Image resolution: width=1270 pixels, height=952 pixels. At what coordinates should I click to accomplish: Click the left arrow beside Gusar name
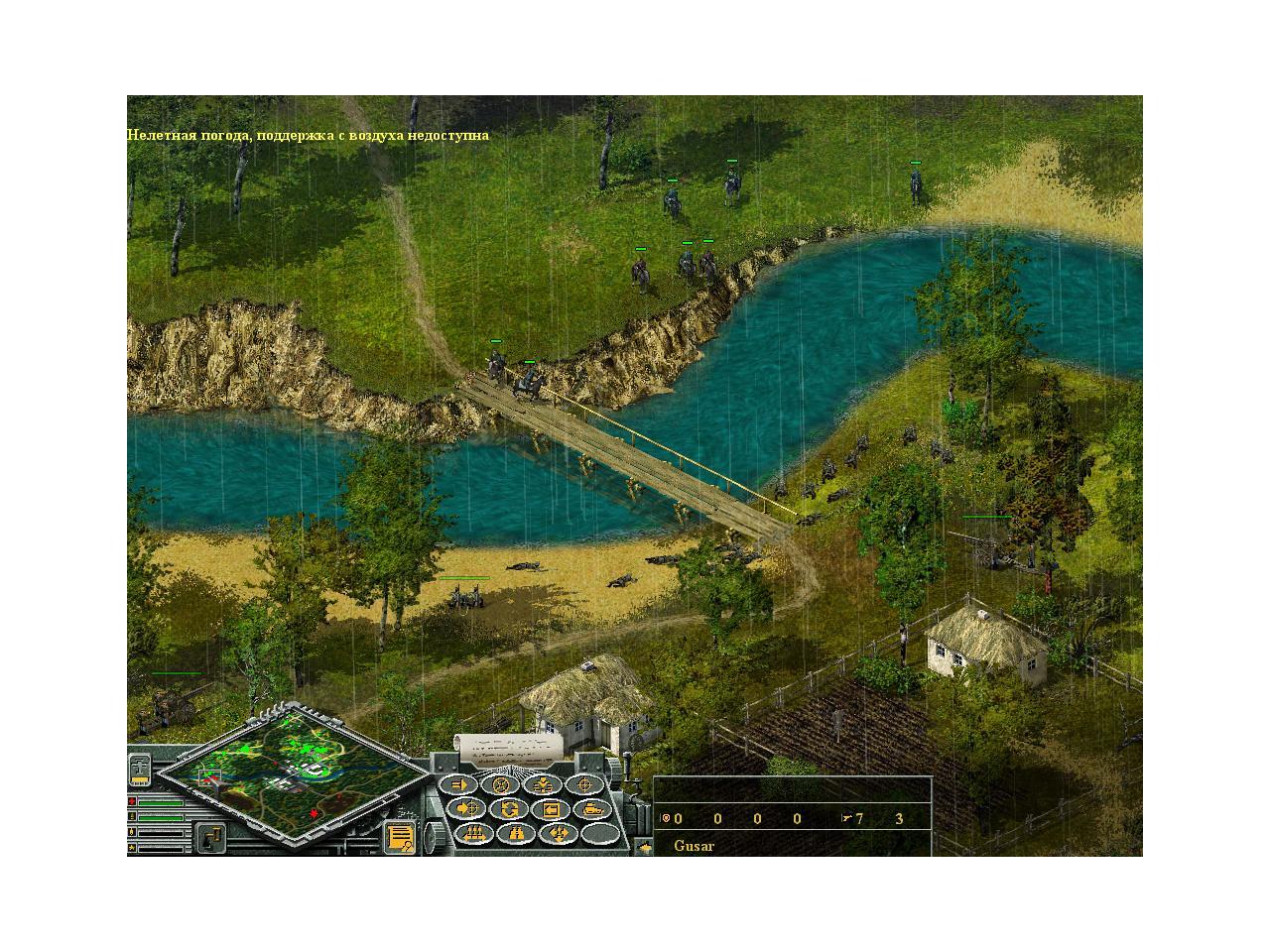coord(645,847)
